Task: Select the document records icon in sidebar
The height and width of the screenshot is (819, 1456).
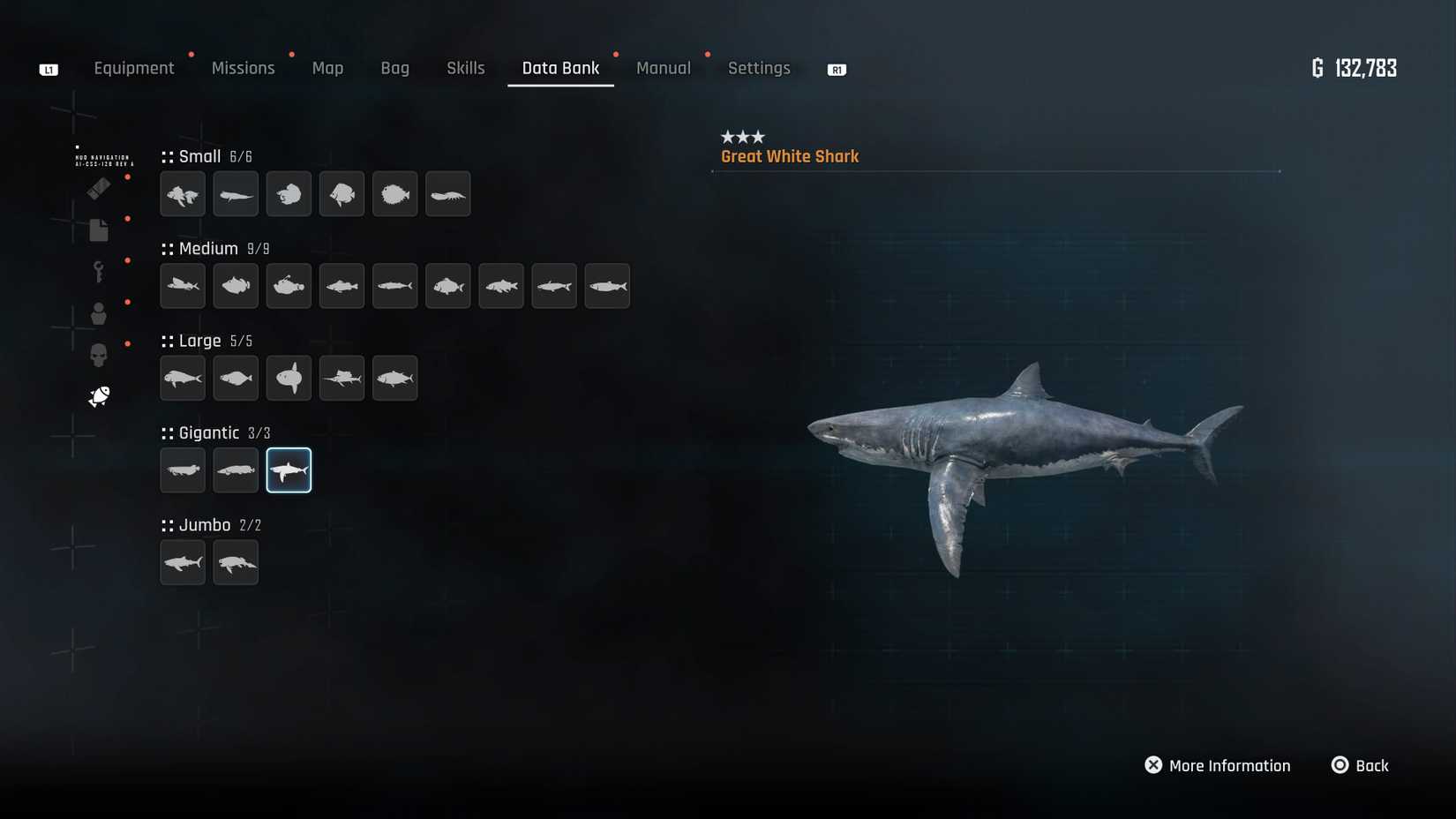Action: (x=98, y=229)
